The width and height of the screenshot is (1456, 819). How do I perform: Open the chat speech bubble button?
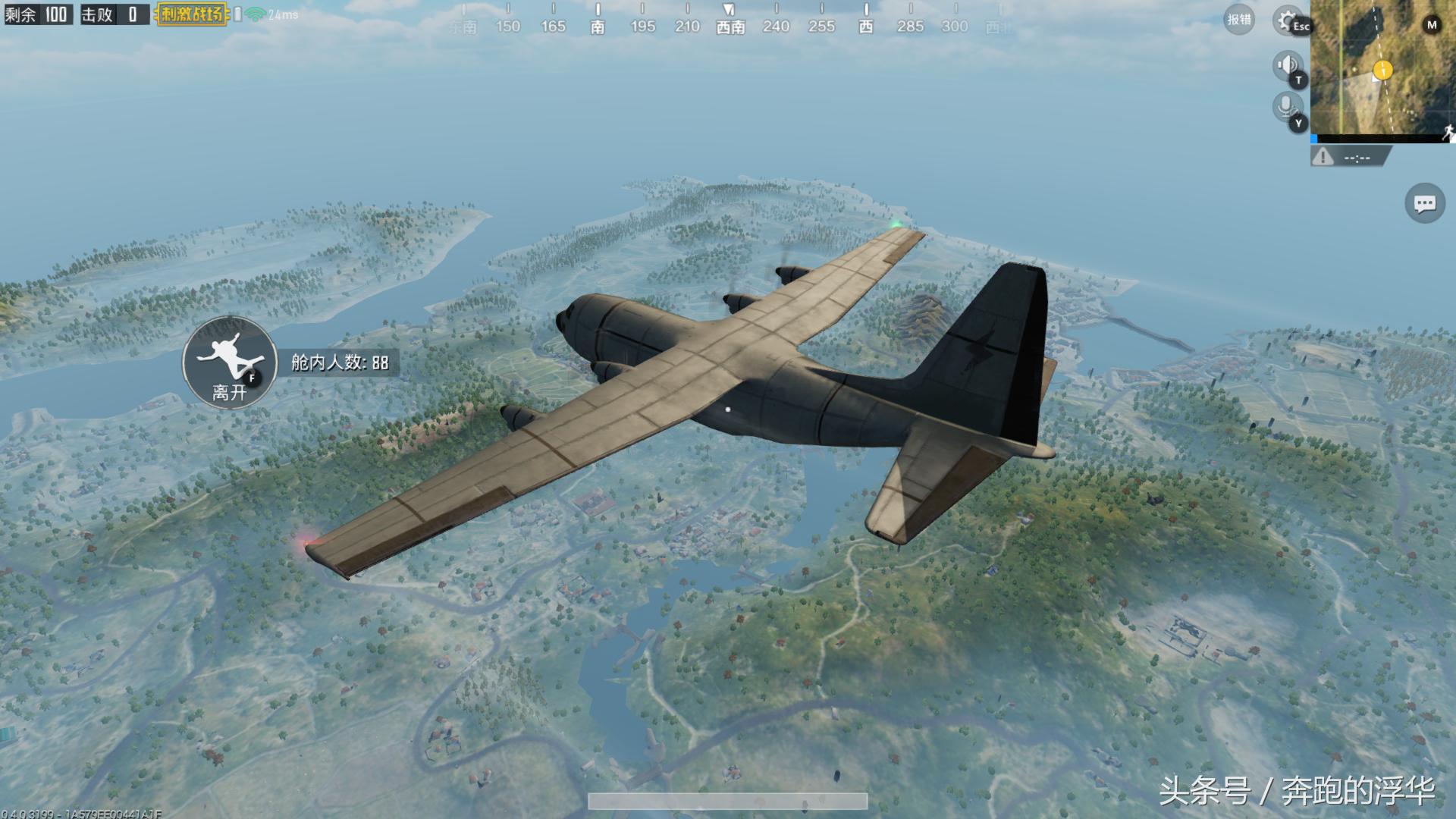click(x=1424, y=203)
